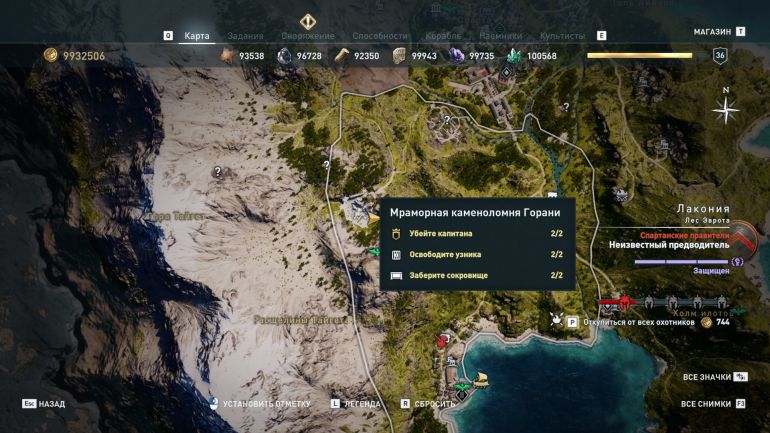
Task: Open the Снаряжение tab
Action: [308, 36]
